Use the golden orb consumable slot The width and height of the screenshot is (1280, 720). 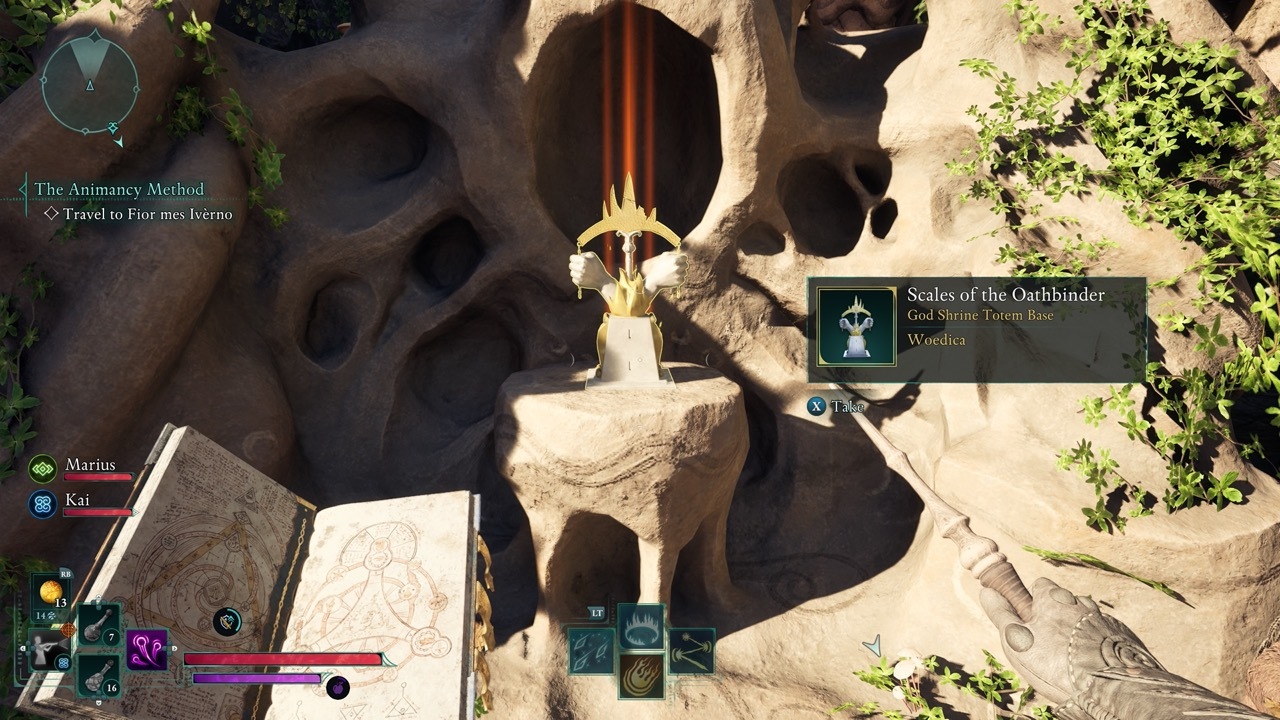click(x=49, y=592)
